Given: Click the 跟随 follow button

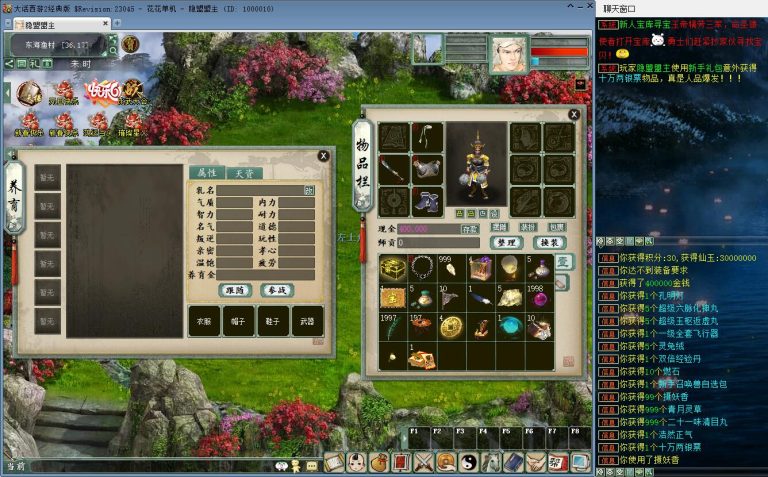Looking at the screenshot, I should tap(235, 290).
